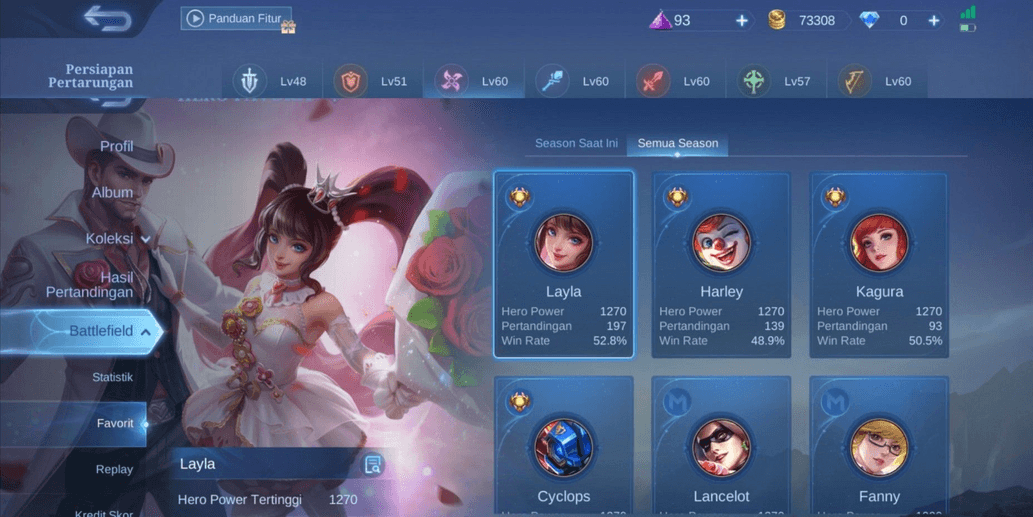
Task: Click the detail icon beside Layla's name
Action: pos(373,464)
